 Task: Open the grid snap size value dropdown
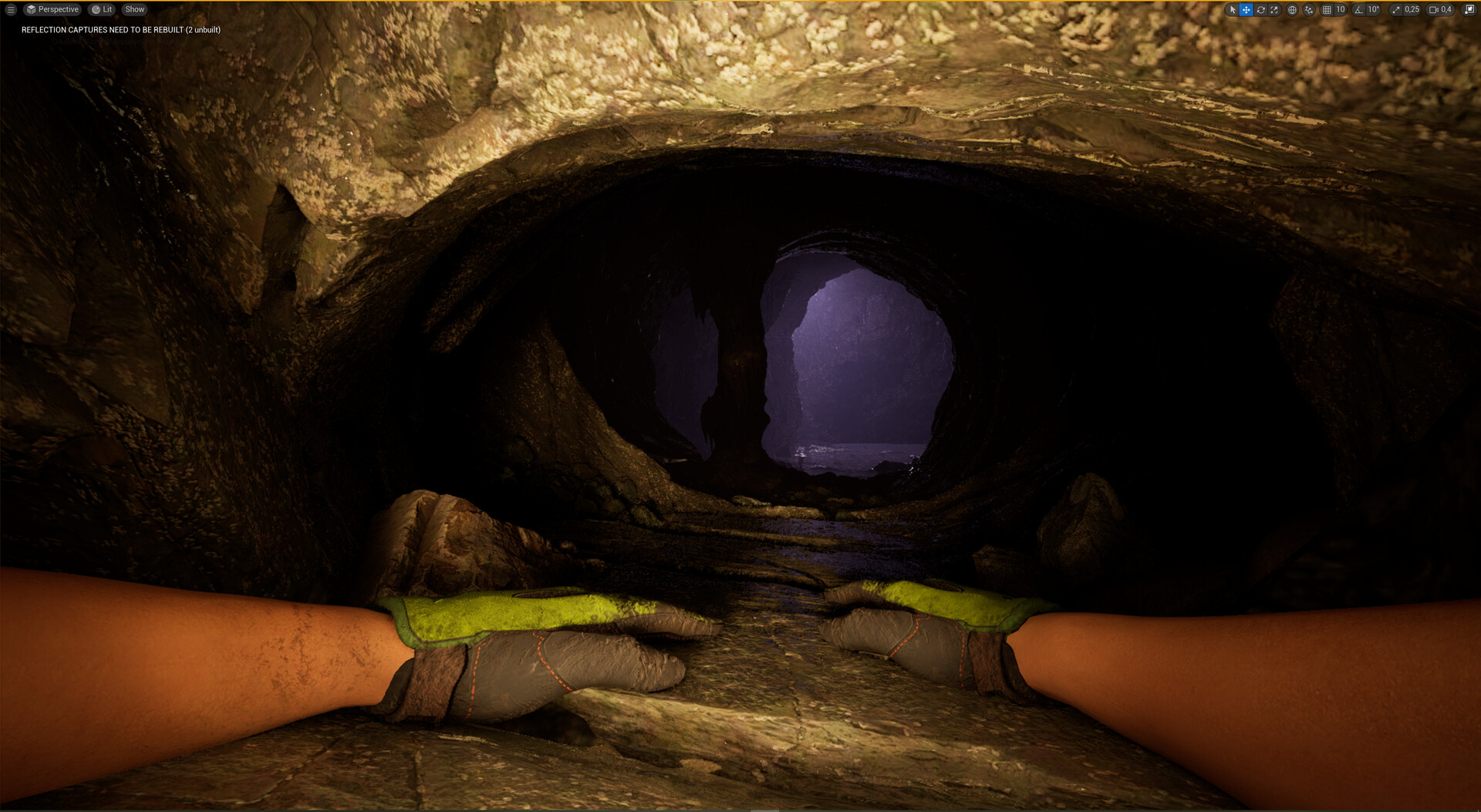pyautogui.click(x=1340, y=9)
